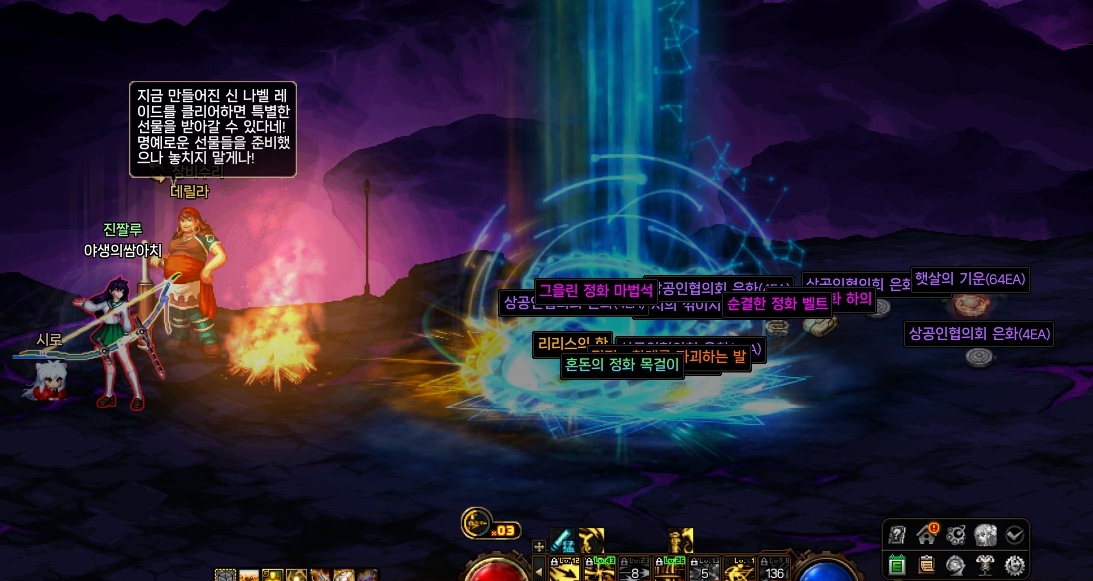Viewport: 1093px width, 581px height.
Task: Open the question-mark help book
Action: pos(898,534)
